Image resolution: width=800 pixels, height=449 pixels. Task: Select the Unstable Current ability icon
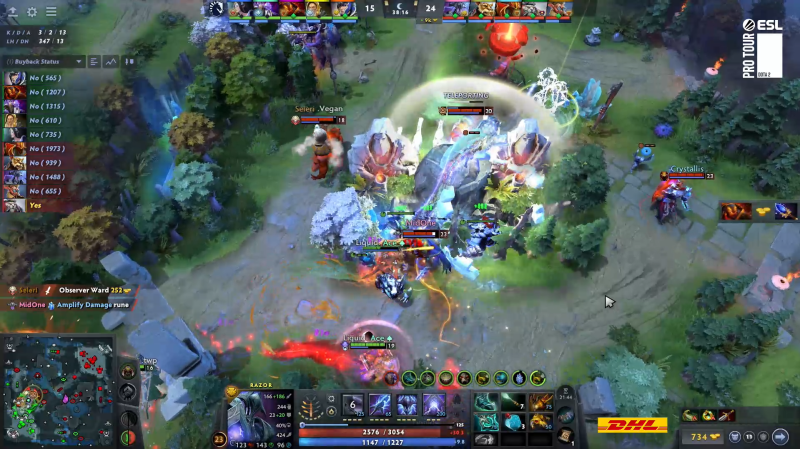(x=408, y=405)
